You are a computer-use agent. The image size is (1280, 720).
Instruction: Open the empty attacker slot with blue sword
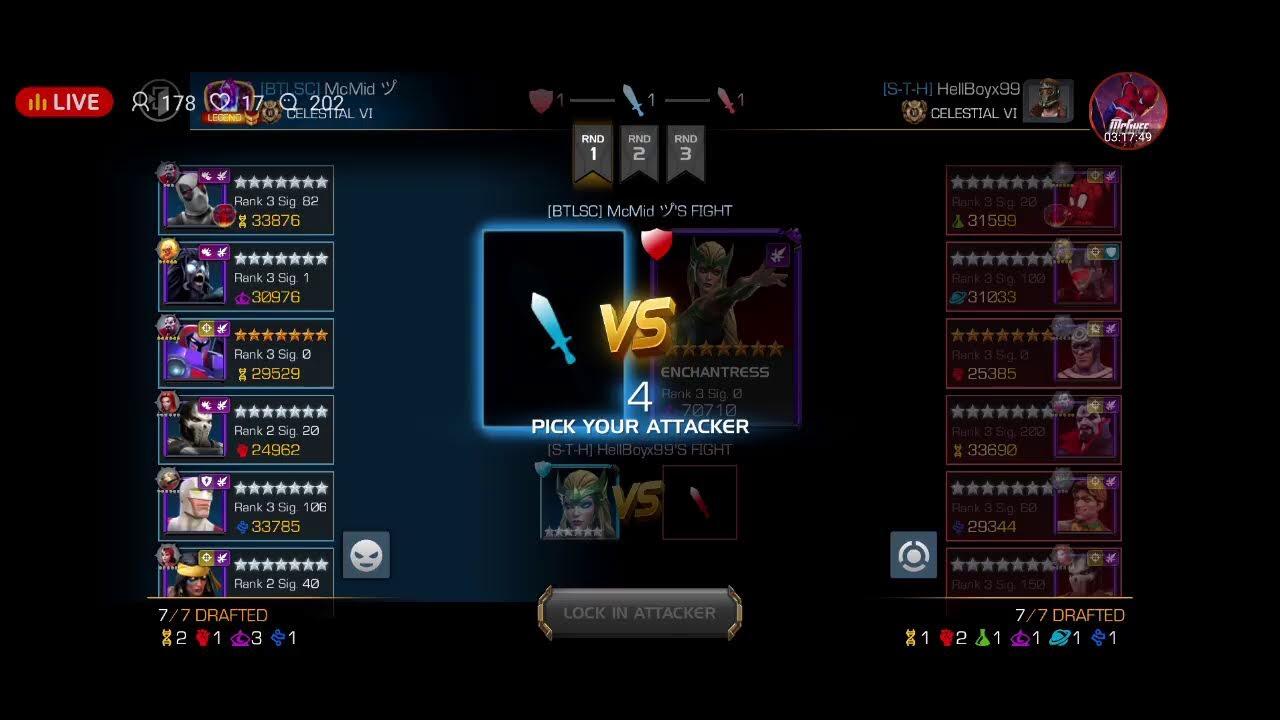(x=553, y=328)
